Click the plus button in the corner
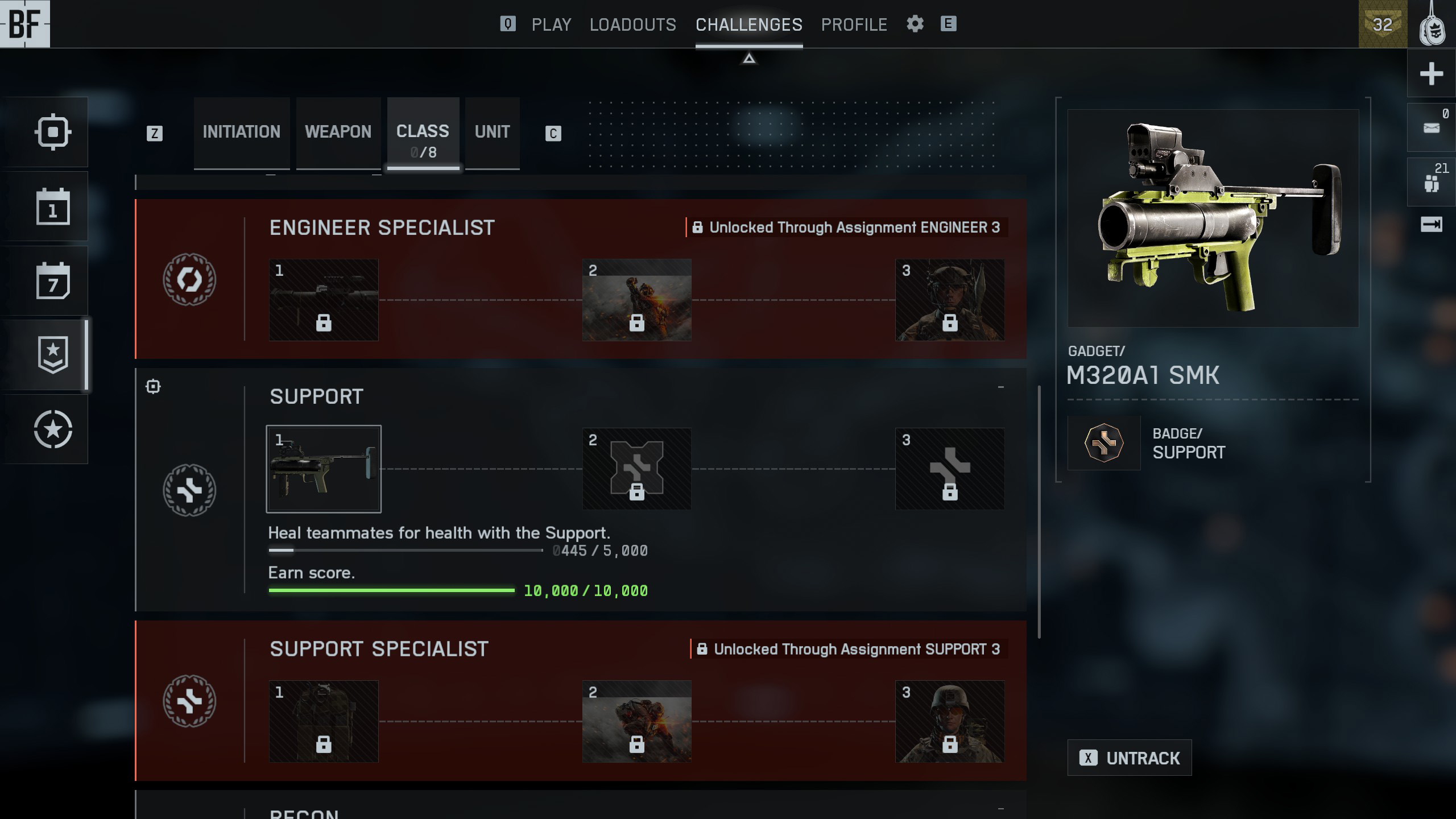The image size is (1456, 819). pyautogui.click(x=1431, y=73)
